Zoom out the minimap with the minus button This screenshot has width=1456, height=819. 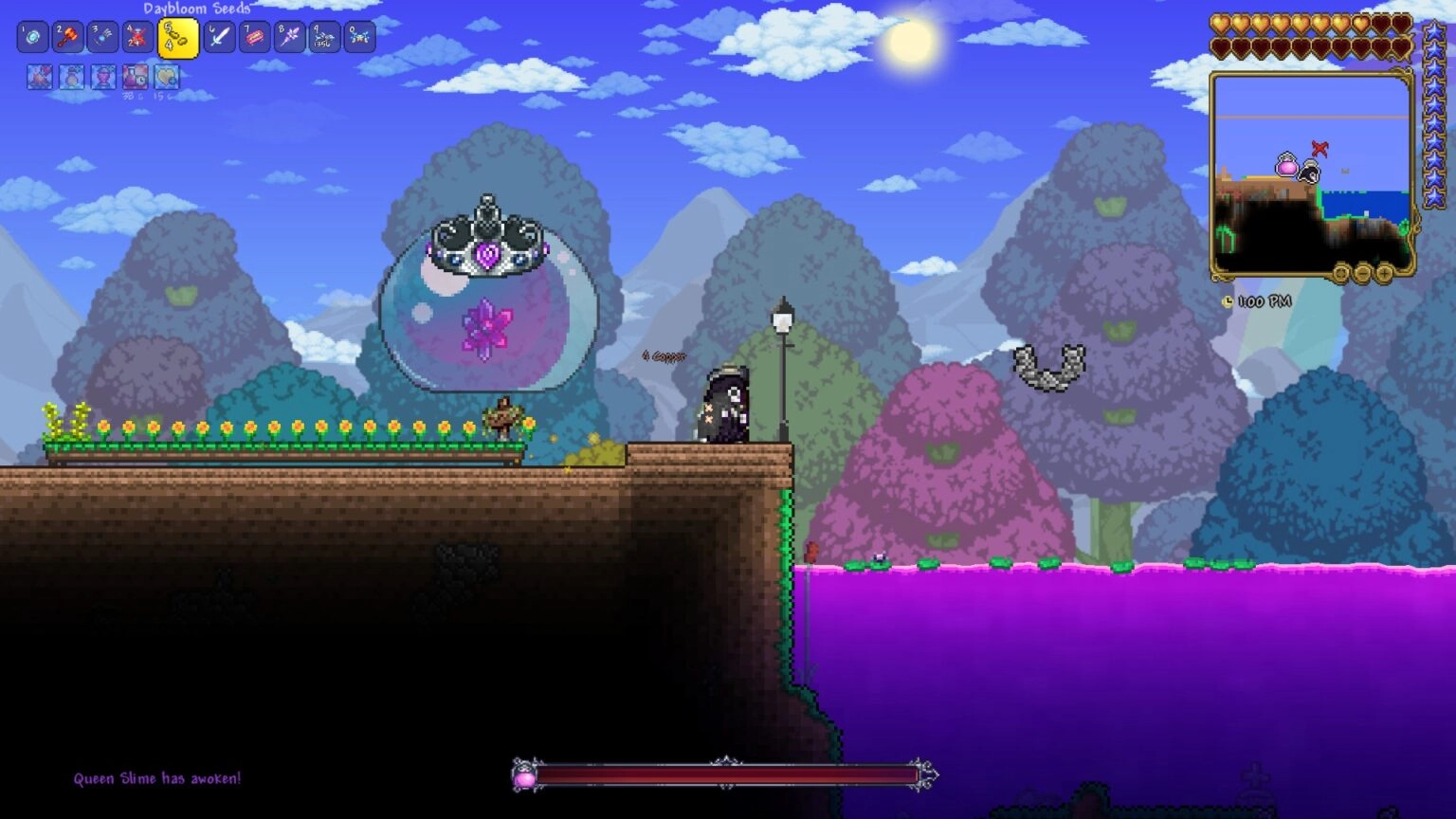[x=1363, y=274]
